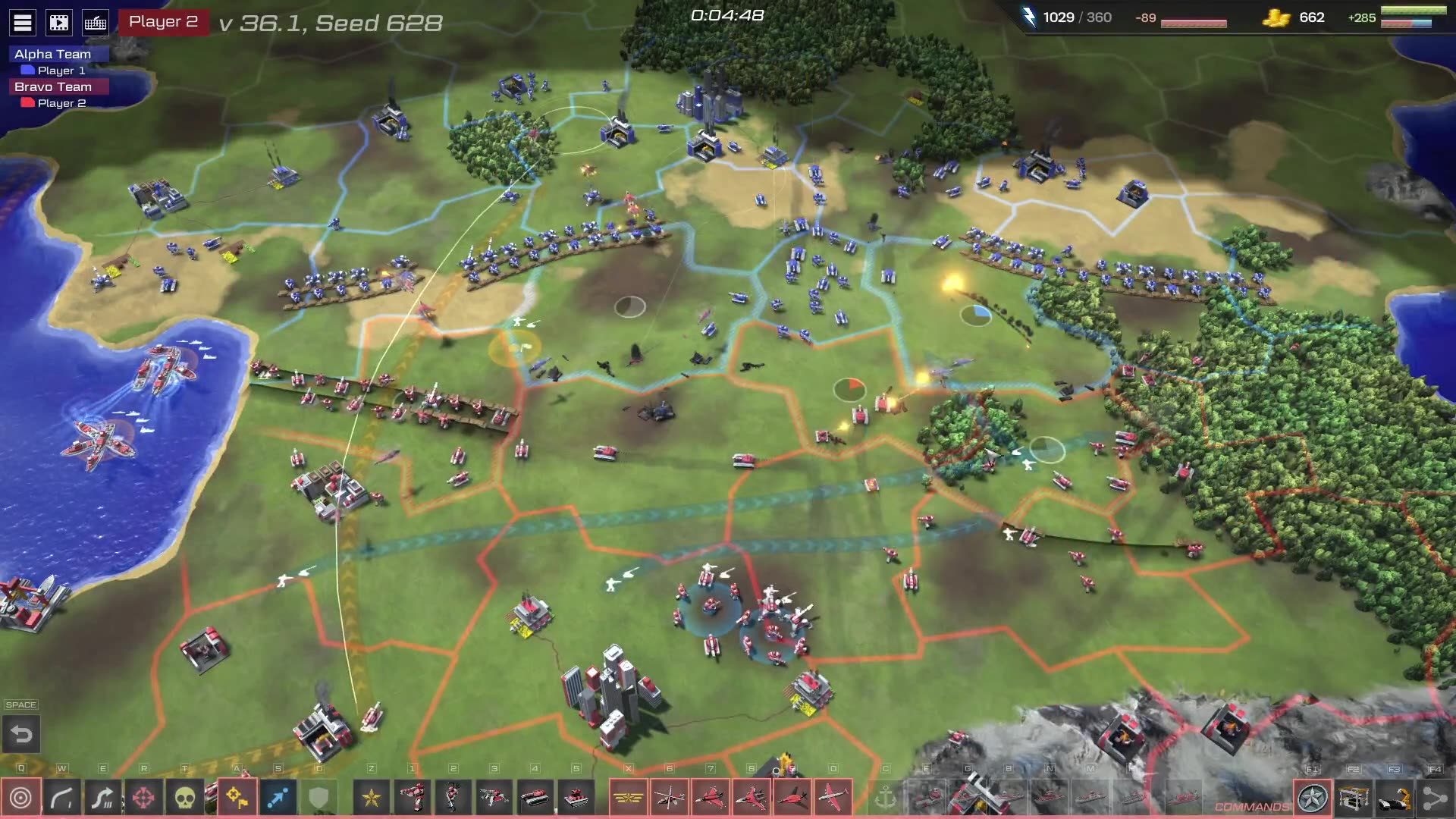Select the blue arrow command

pos(278,798)
